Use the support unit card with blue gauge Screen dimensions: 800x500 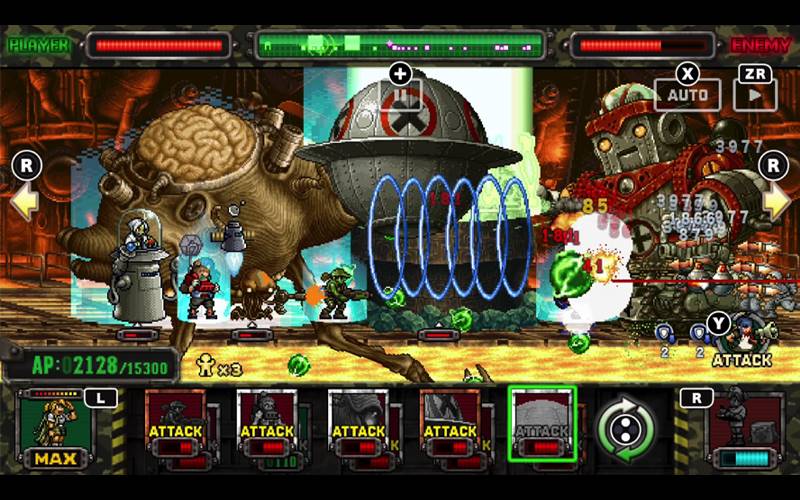tap(745, 428)
